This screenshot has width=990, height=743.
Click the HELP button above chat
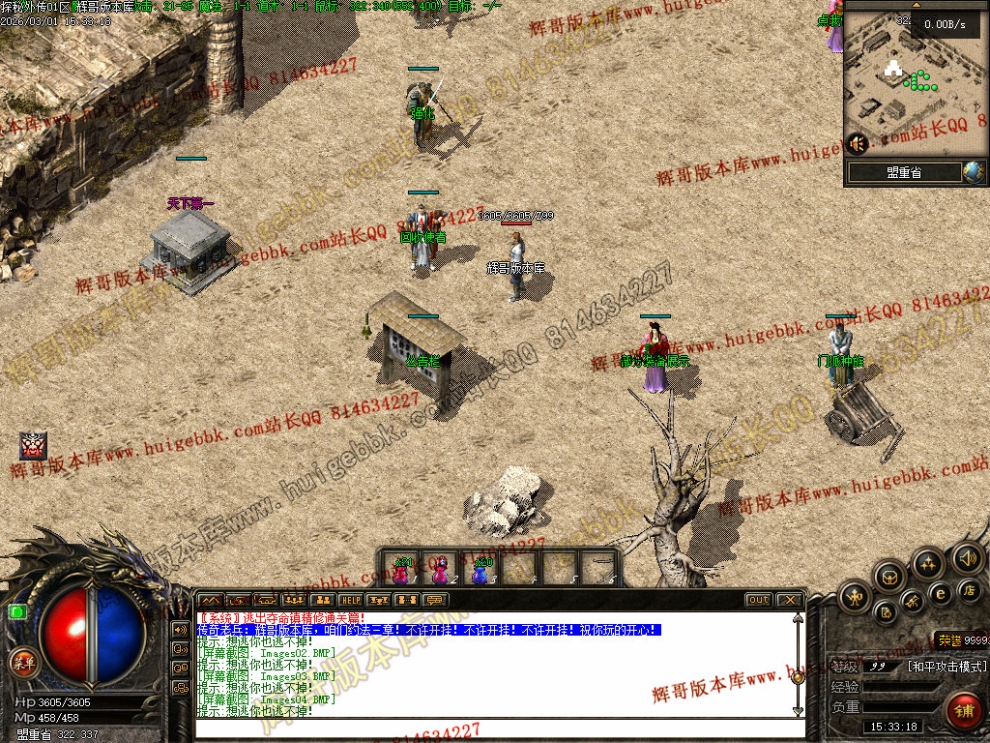[x=350, y=600]
